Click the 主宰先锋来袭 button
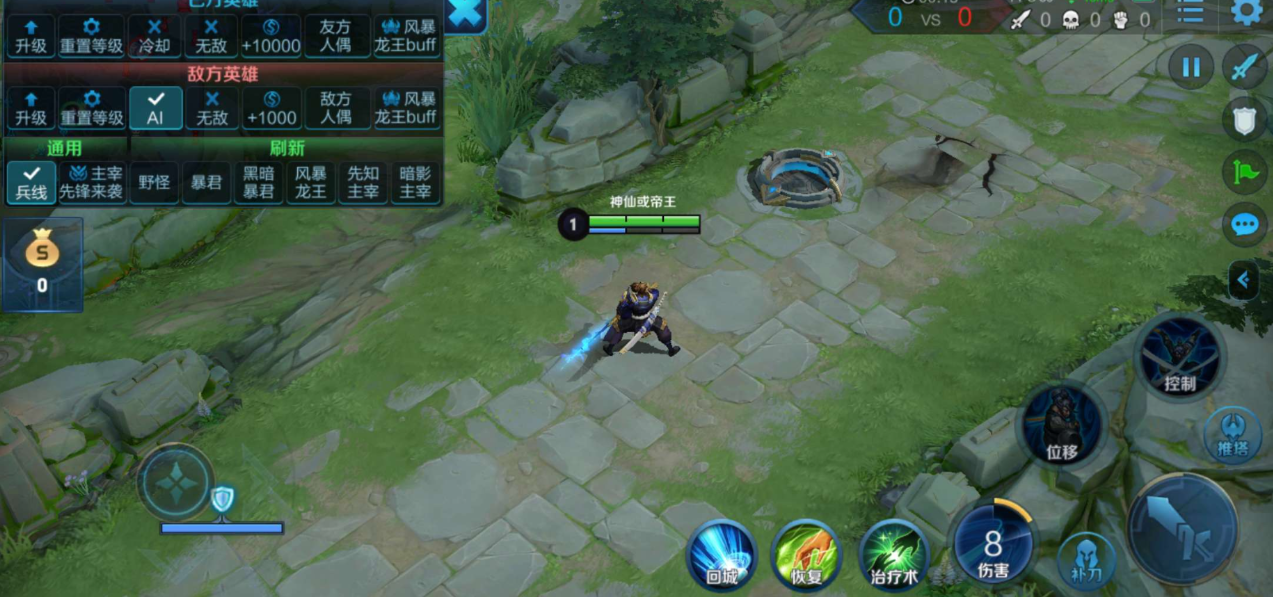 (92, 182)
